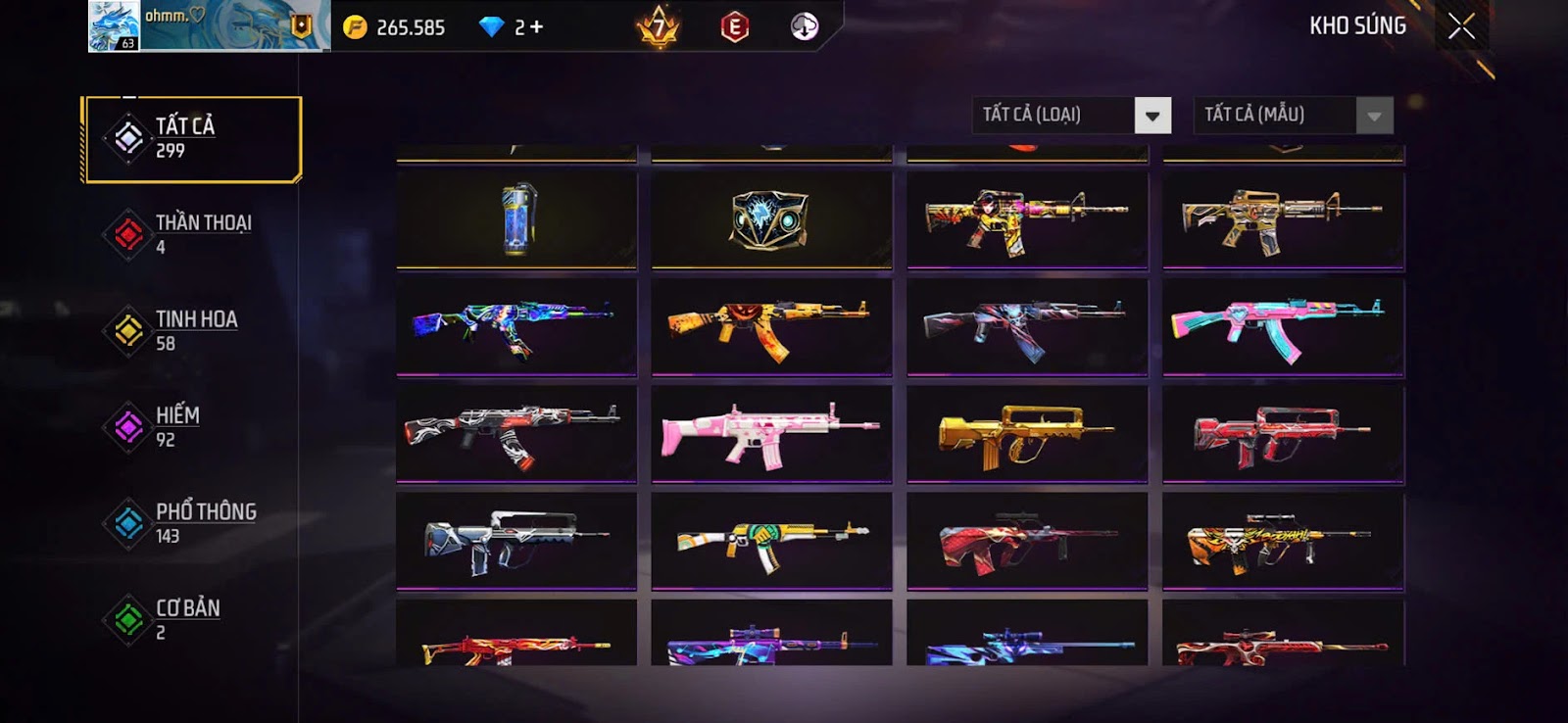This screenshot has height=723, width=1568.
Task: Select the white and grey FAMAS skin
Action: pos(516,541)
